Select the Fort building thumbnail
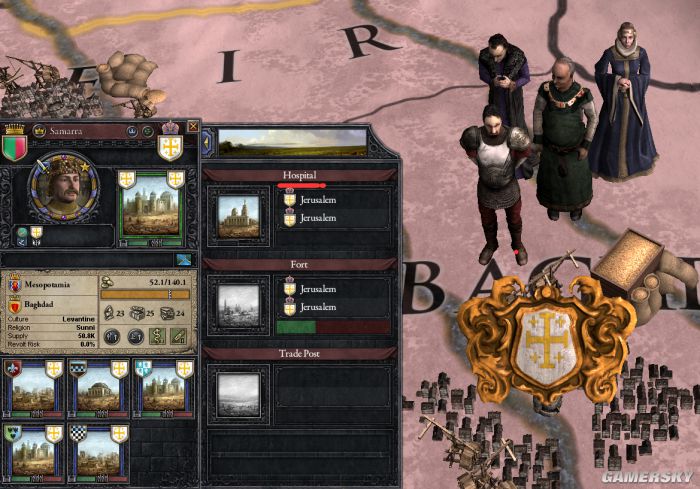 click(239, 297)
